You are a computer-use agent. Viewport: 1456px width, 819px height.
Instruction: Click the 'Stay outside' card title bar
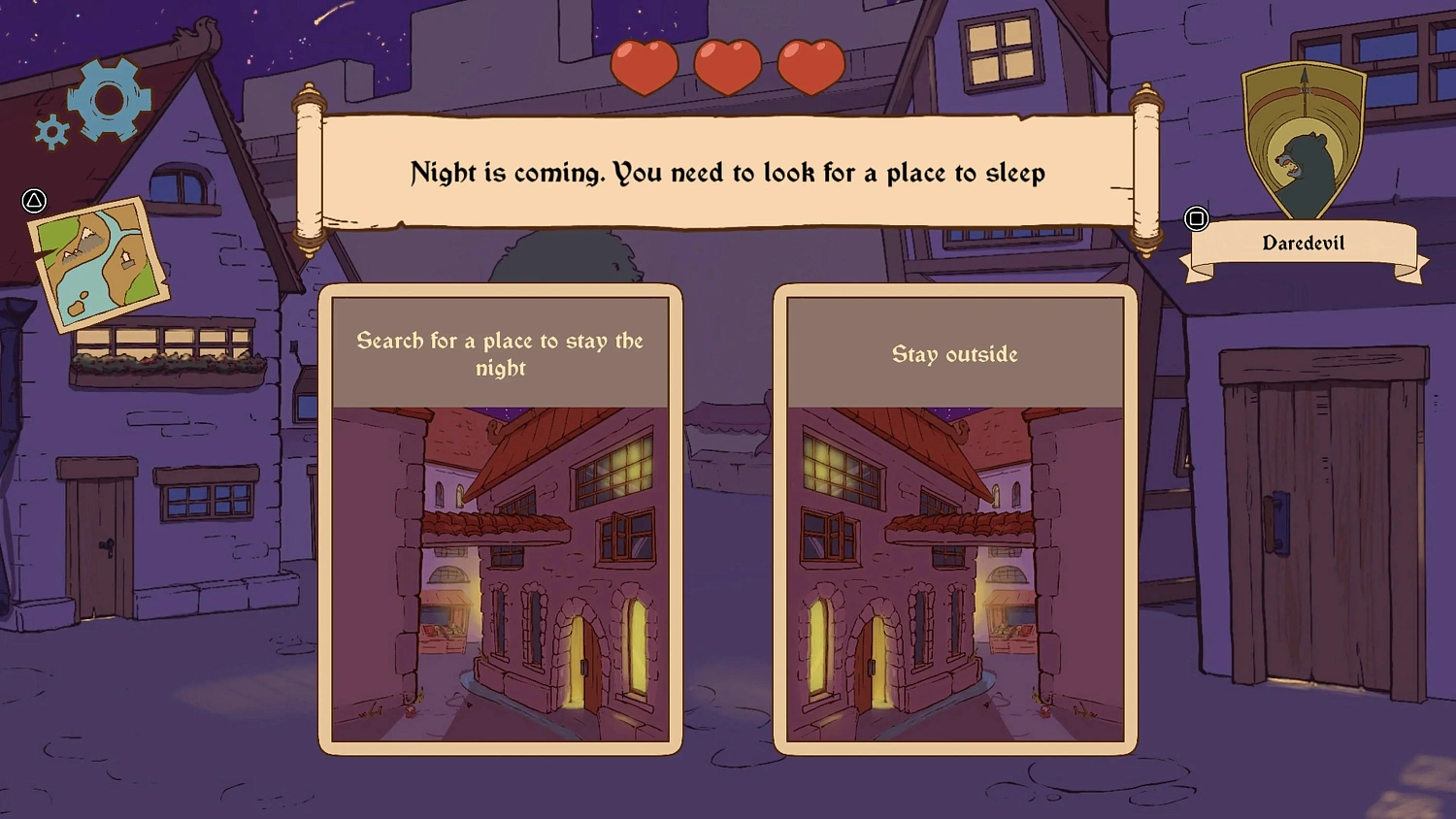954,354
